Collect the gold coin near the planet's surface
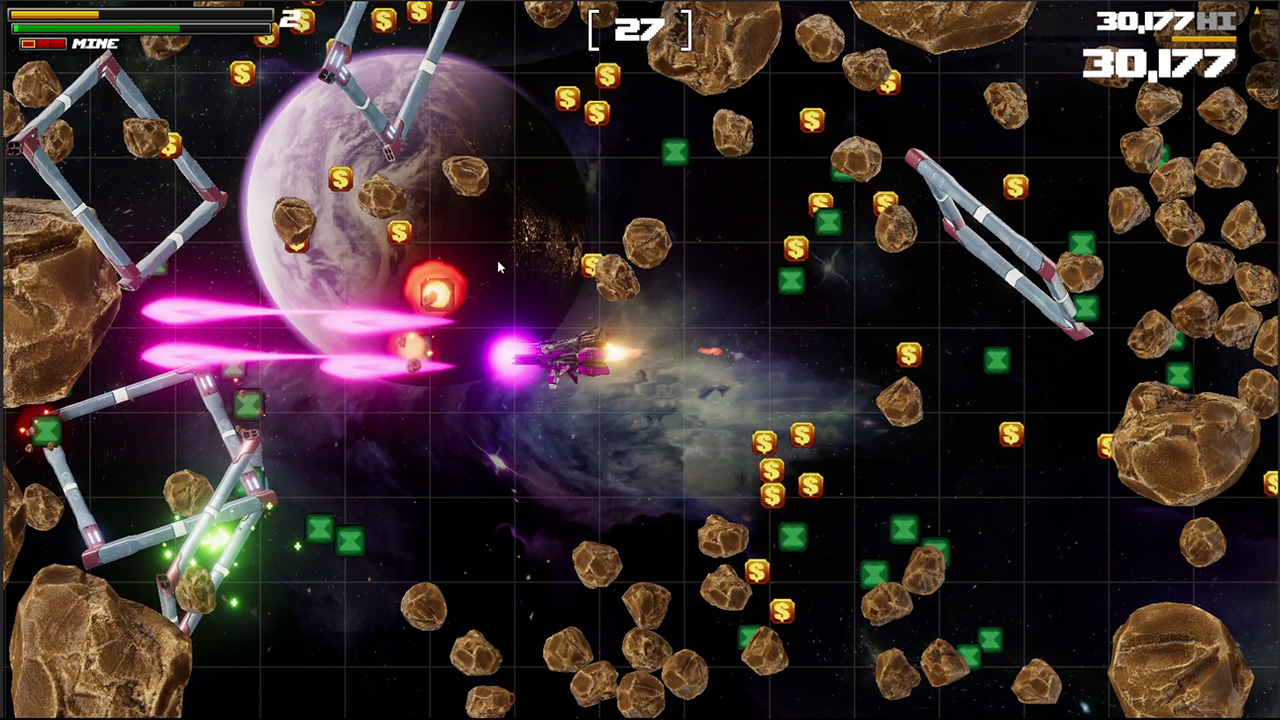This screenshot has width=1280, height=720. 340,180
